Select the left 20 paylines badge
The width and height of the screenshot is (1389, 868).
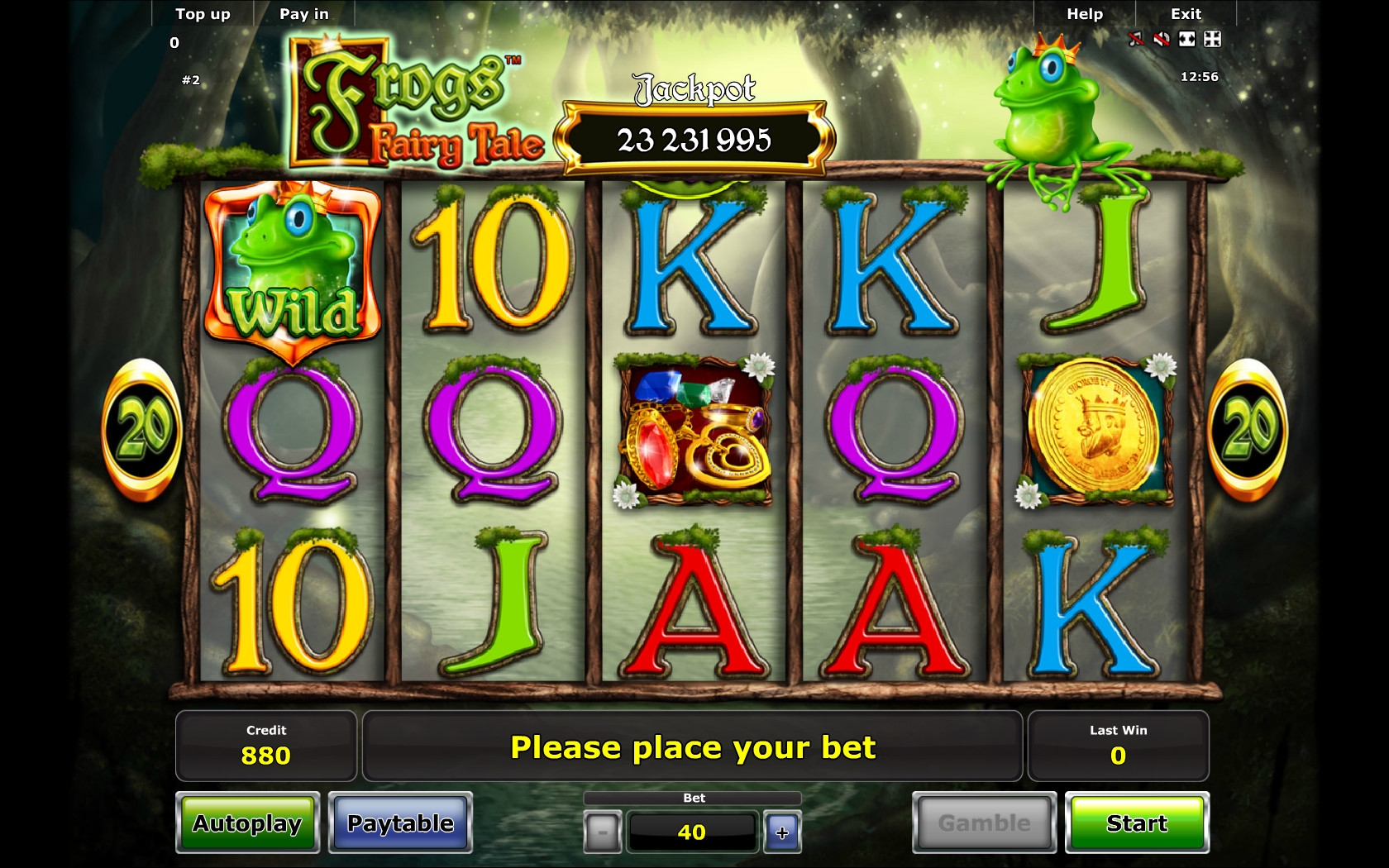tap(142, 429)
